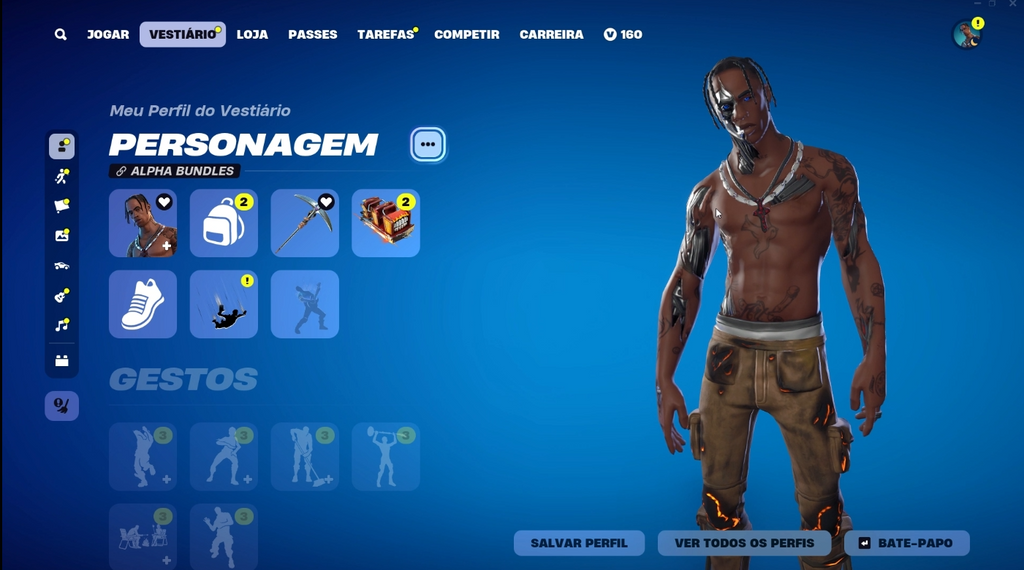Viewport: 1024px width, 570px height.
Task: Select the sneaker shoes slot
Action: [x=143, y=304]
